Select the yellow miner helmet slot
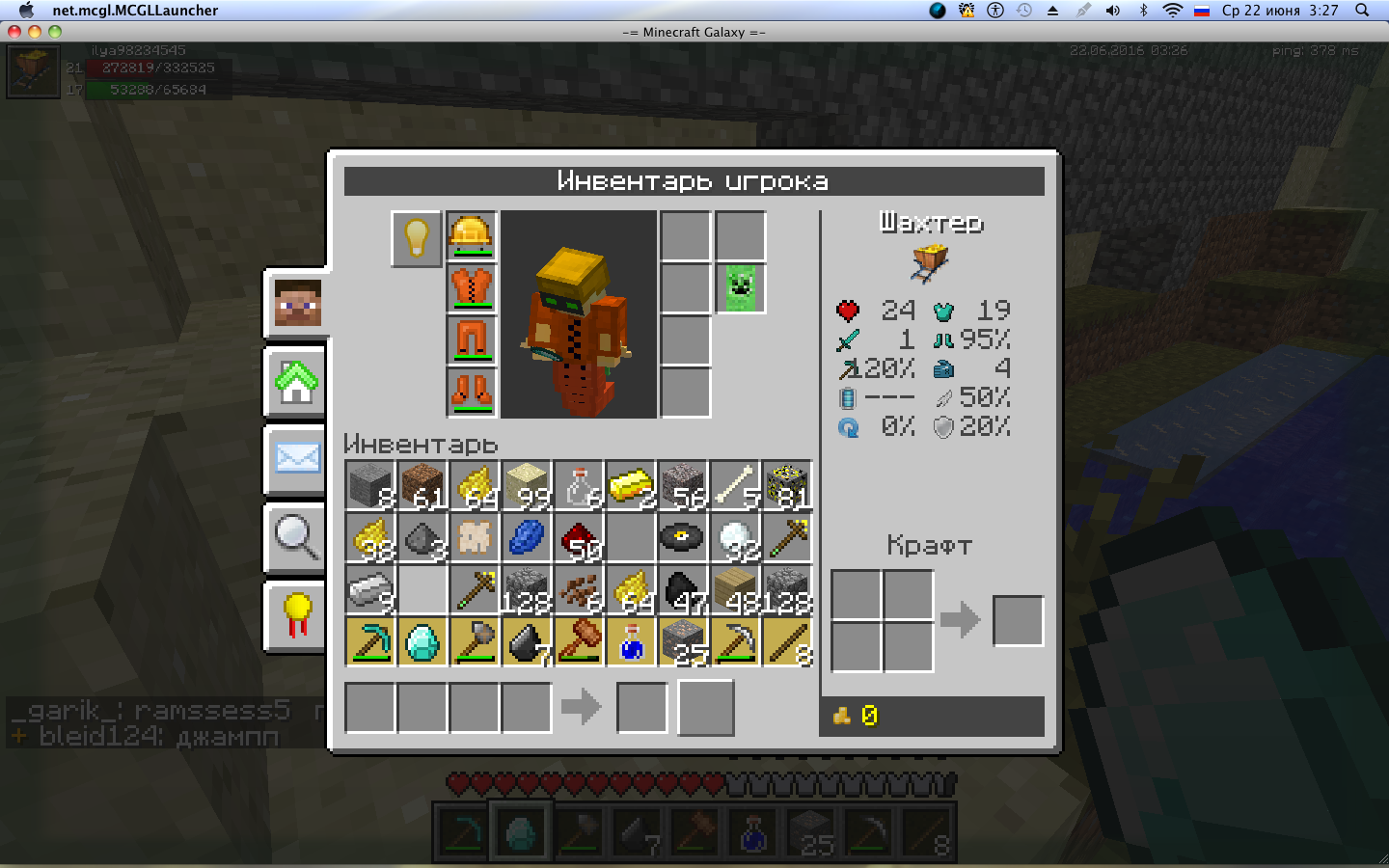Viewport: 1389px width, 868px height. (472, 237)
